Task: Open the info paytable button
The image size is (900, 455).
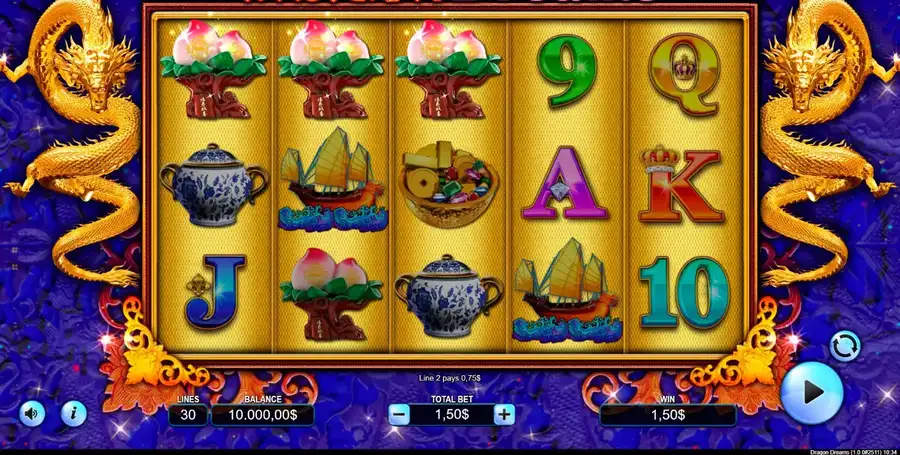Action: pos(73,412)
